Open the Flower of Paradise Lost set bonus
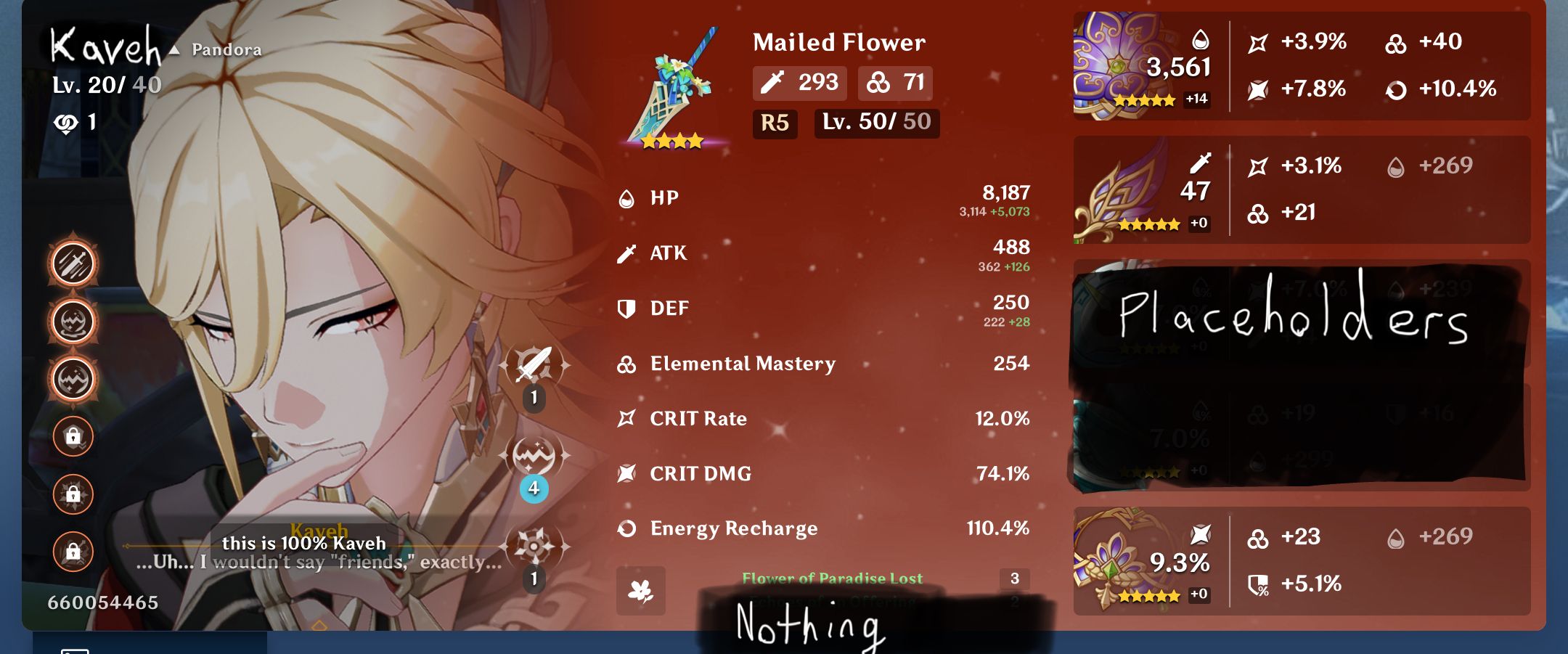Screen dimensions: 1568x654 832,579
